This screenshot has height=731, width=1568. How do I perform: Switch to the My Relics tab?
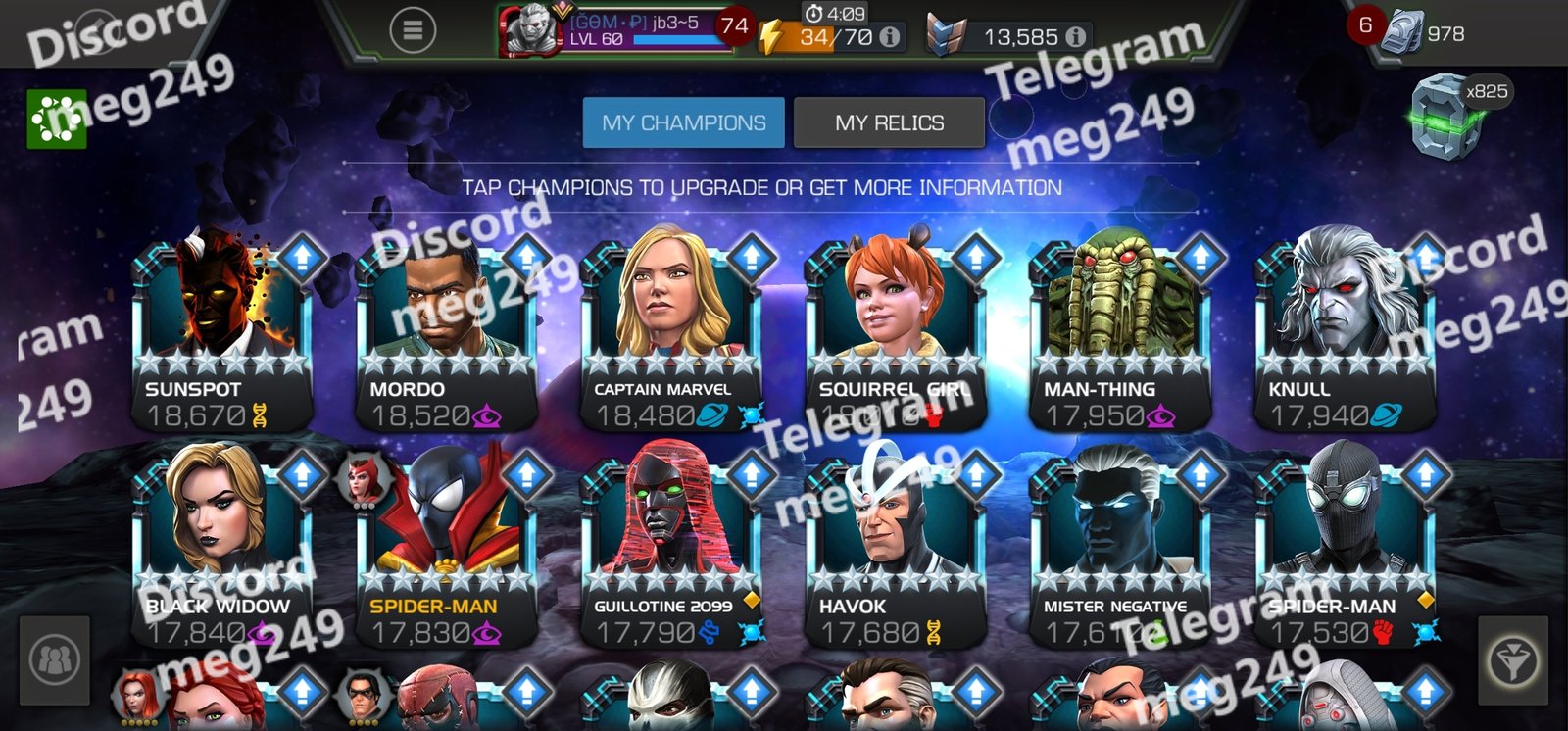coord(889,122)
